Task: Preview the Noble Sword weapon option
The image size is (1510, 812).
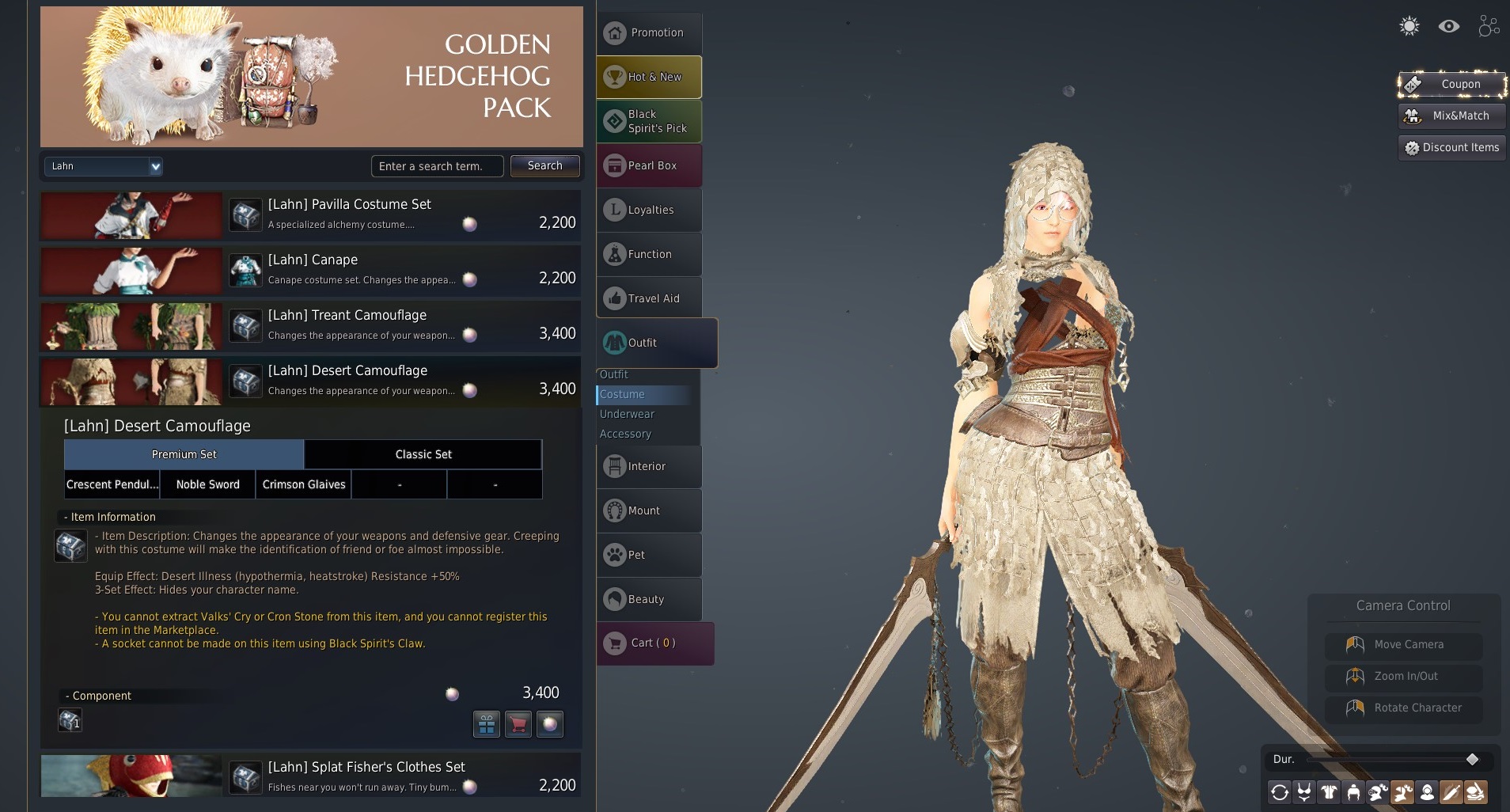Action: tap(207, 484)
